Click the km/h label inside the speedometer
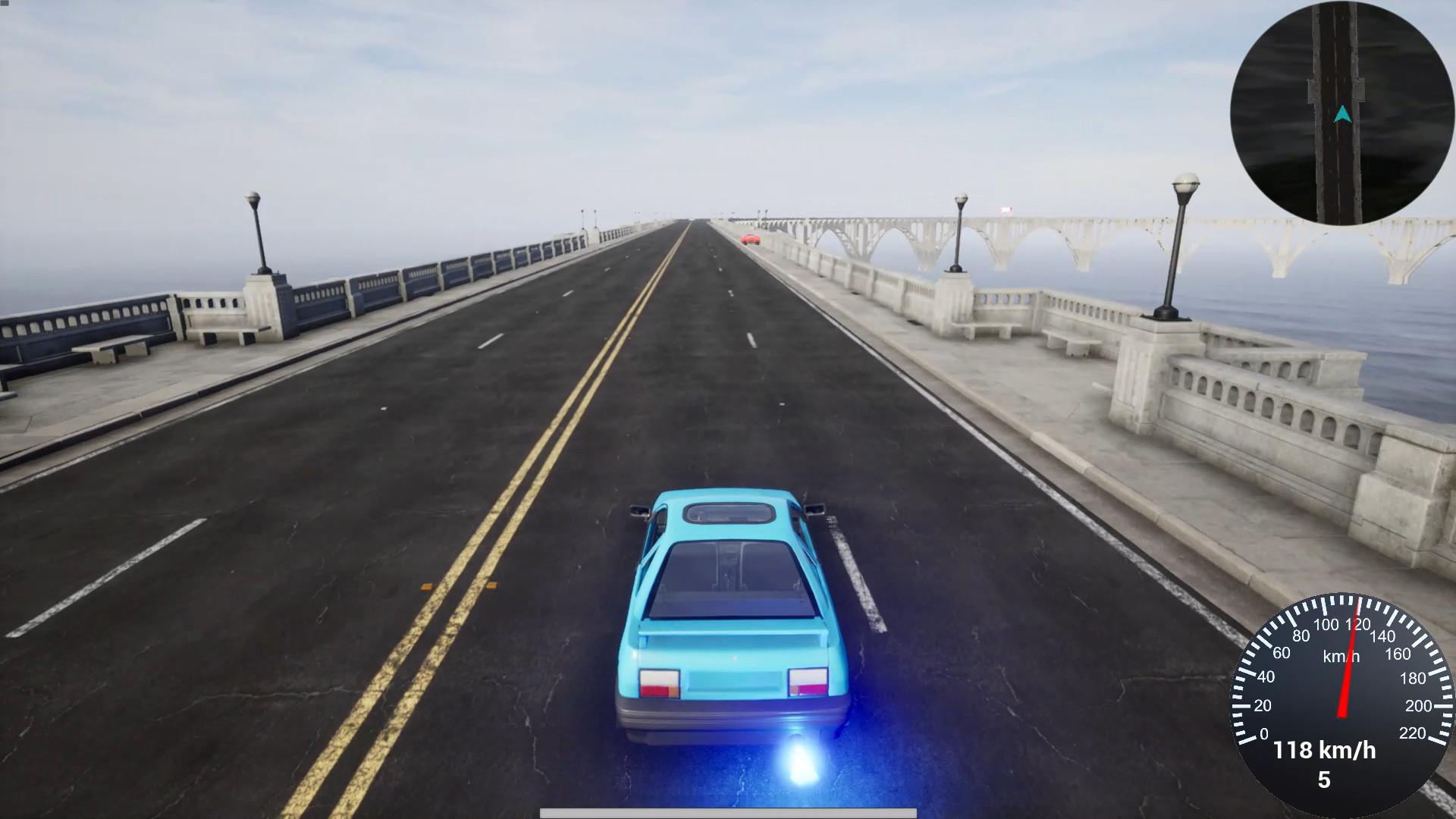Image resolution: width=1456 pixels, height=819 pixels. [x=1341, y=656]
